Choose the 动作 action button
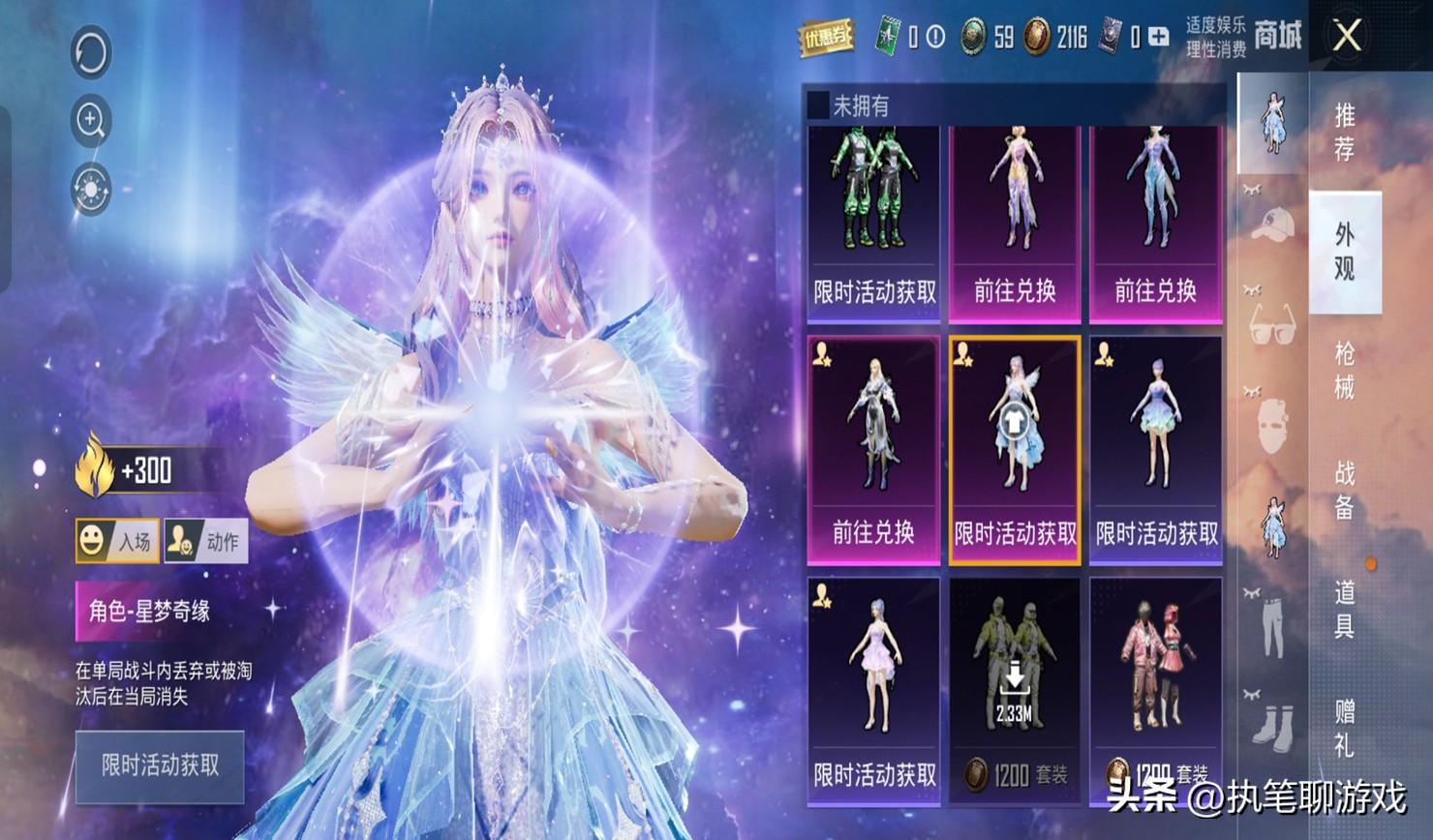This screenshot has height=840, width=1433. point(206,541)
